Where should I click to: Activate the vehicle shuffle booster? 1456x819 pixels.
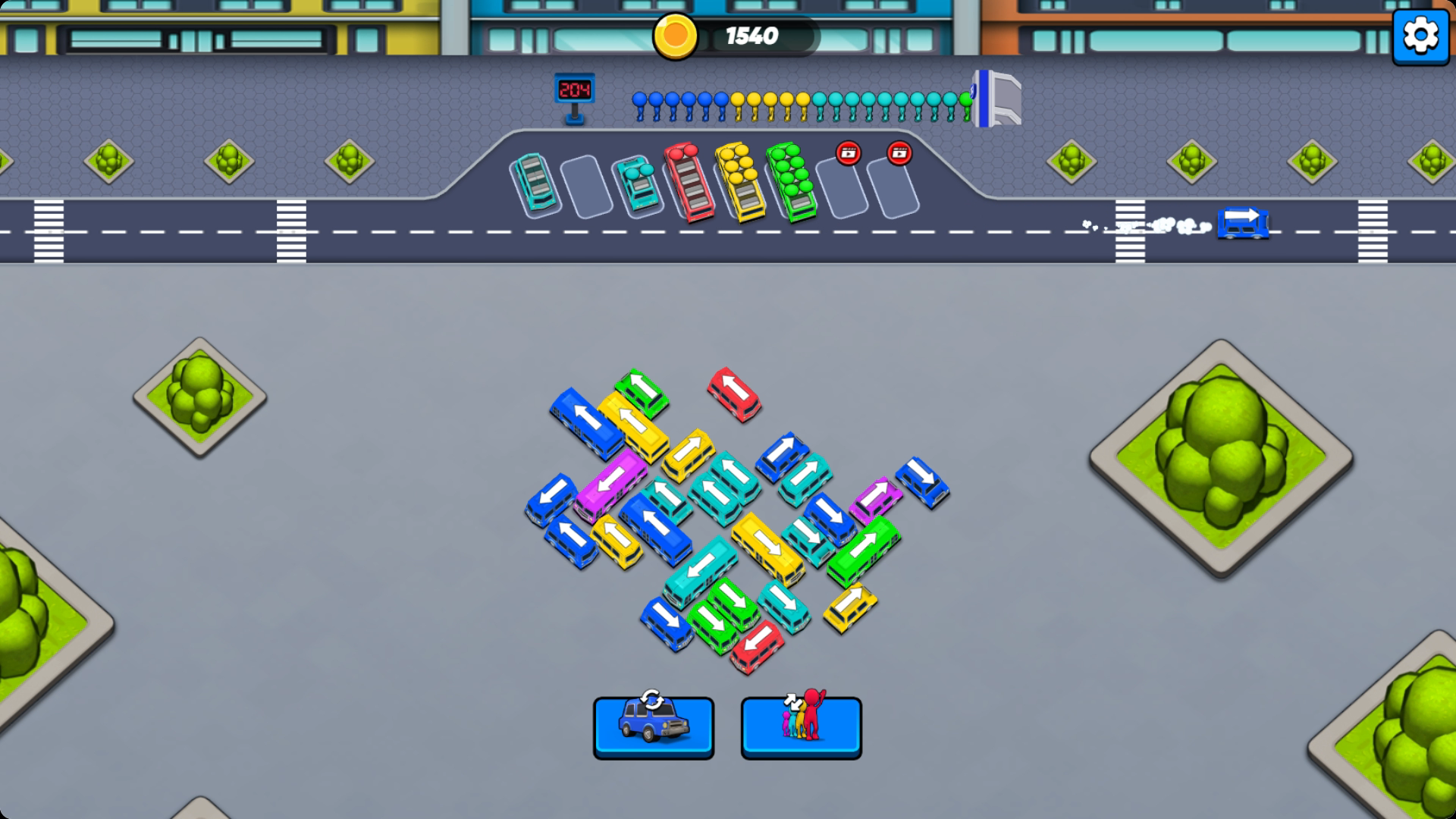[653, 727]
